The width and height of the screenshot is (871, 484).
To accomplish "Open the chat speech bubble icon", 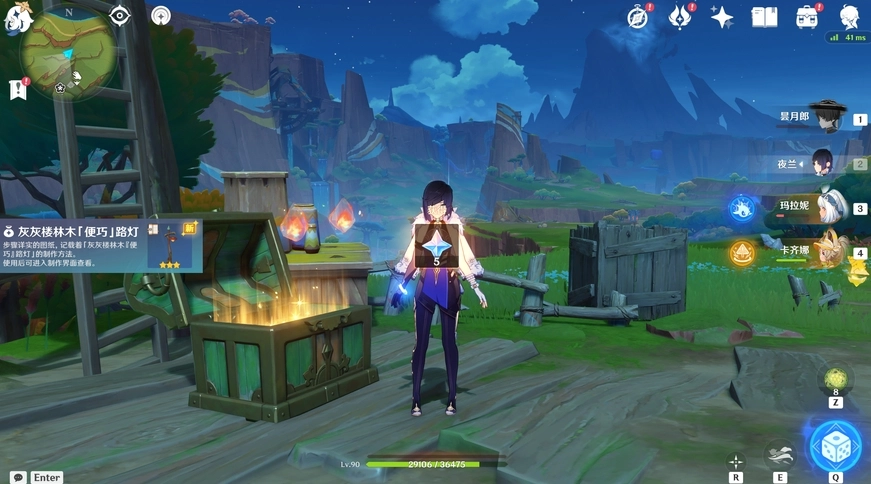I will [x=17, y=477].
